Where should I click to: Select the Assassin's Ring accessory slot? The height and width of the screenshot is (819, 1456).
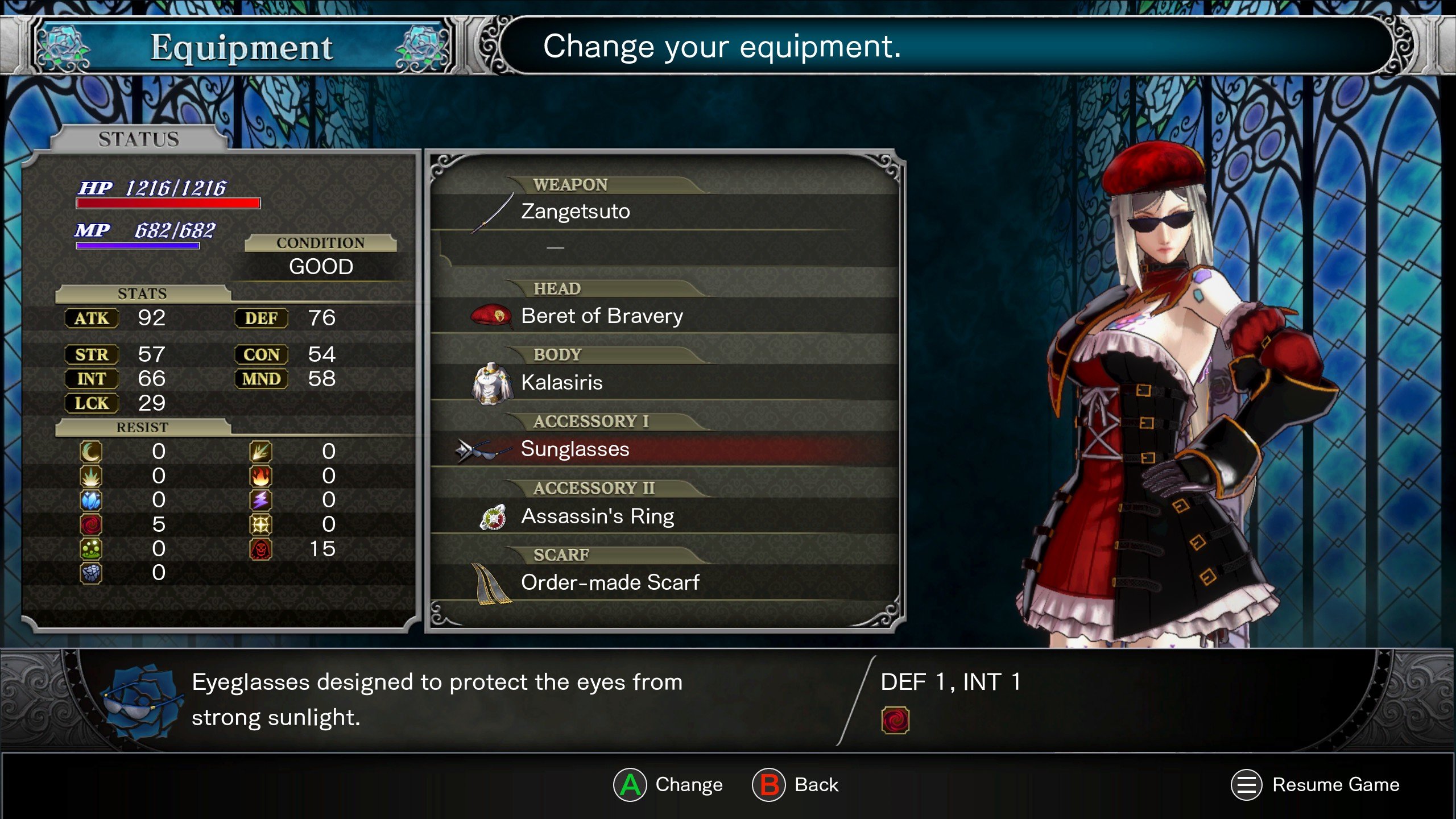pyautogui.click(x=597, y=516)
